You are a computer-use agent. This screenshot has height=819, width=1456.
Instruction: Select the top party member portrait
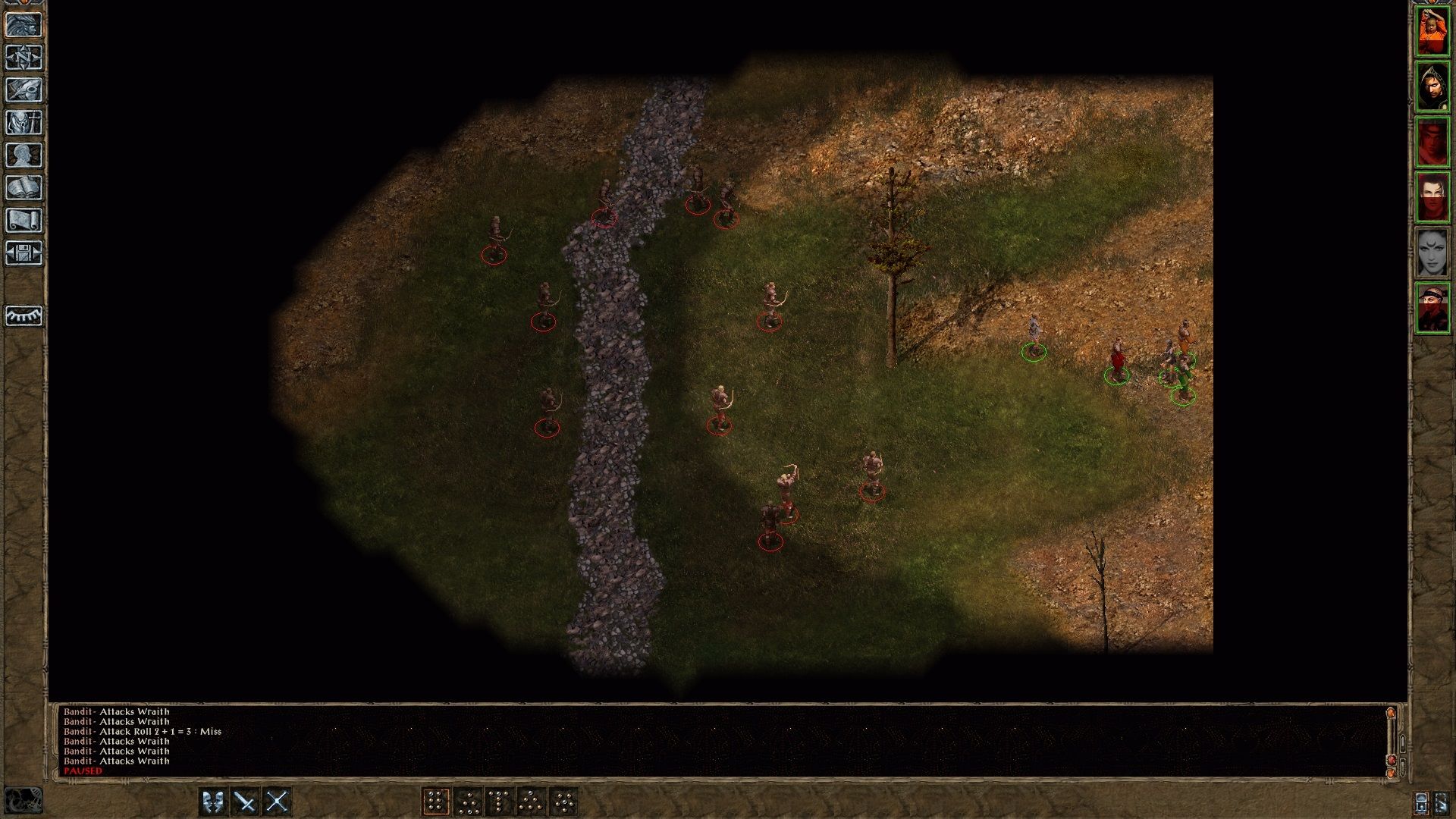(x=1435, y=32)
